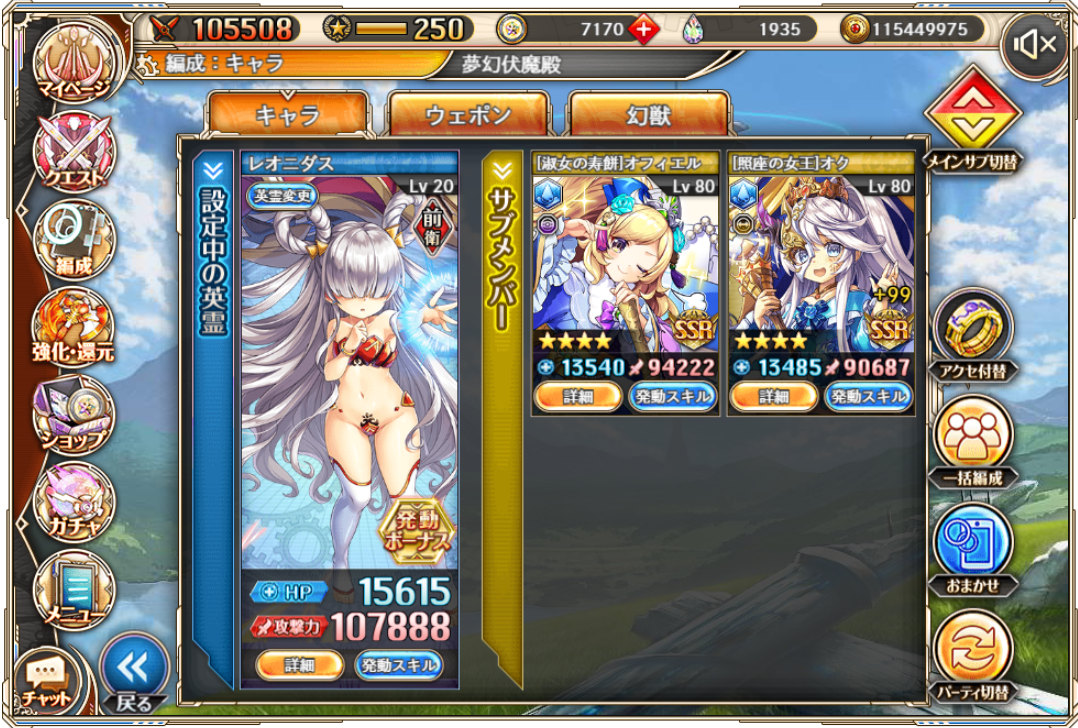This screenshot has height=728, width=1078.
Task: Toggle the sound mute button
Action: (x=1036, y=45)
